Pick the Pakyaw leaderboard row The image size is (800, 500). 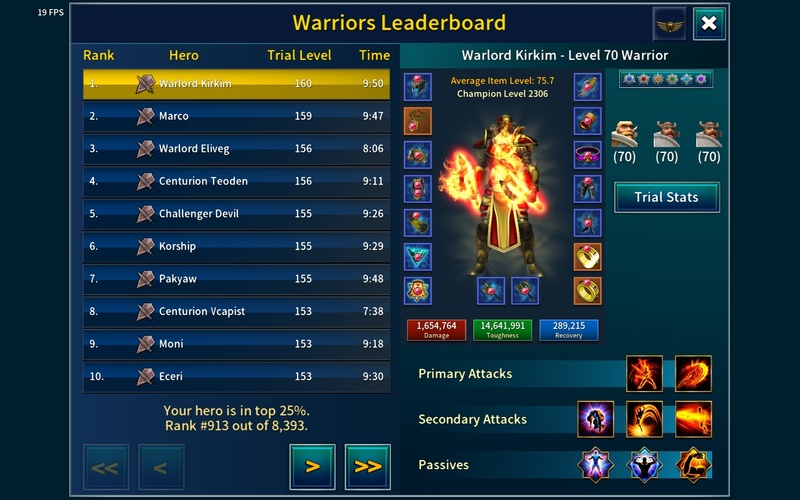[x=236, y=279]
